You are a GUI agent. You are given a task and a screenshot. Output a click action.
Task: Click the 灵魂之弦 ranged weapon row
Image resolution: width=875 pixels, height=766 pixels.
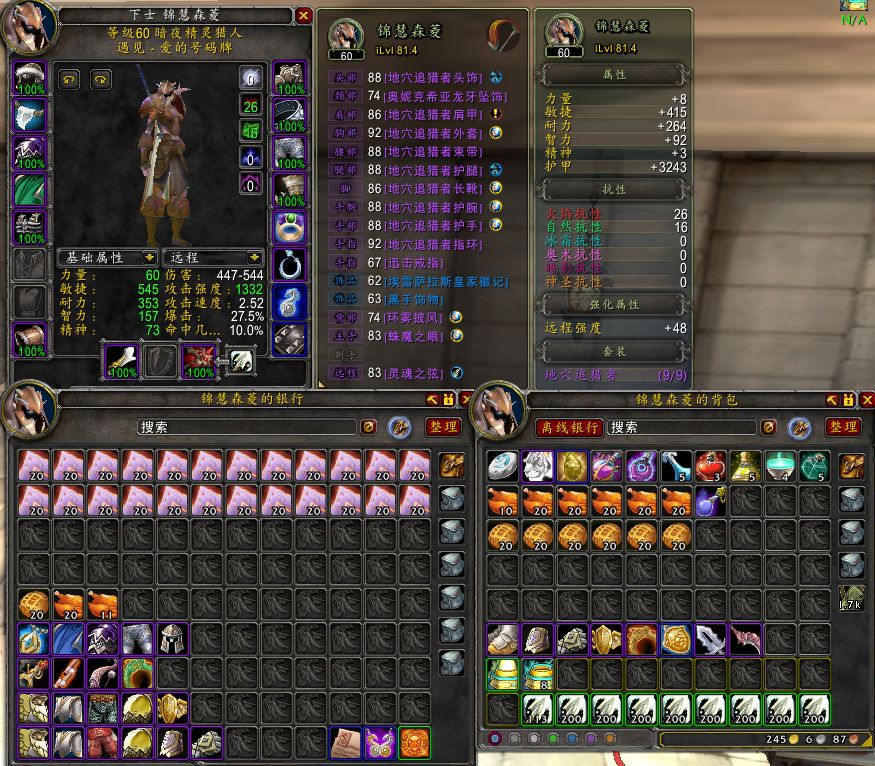coord(418,373)
